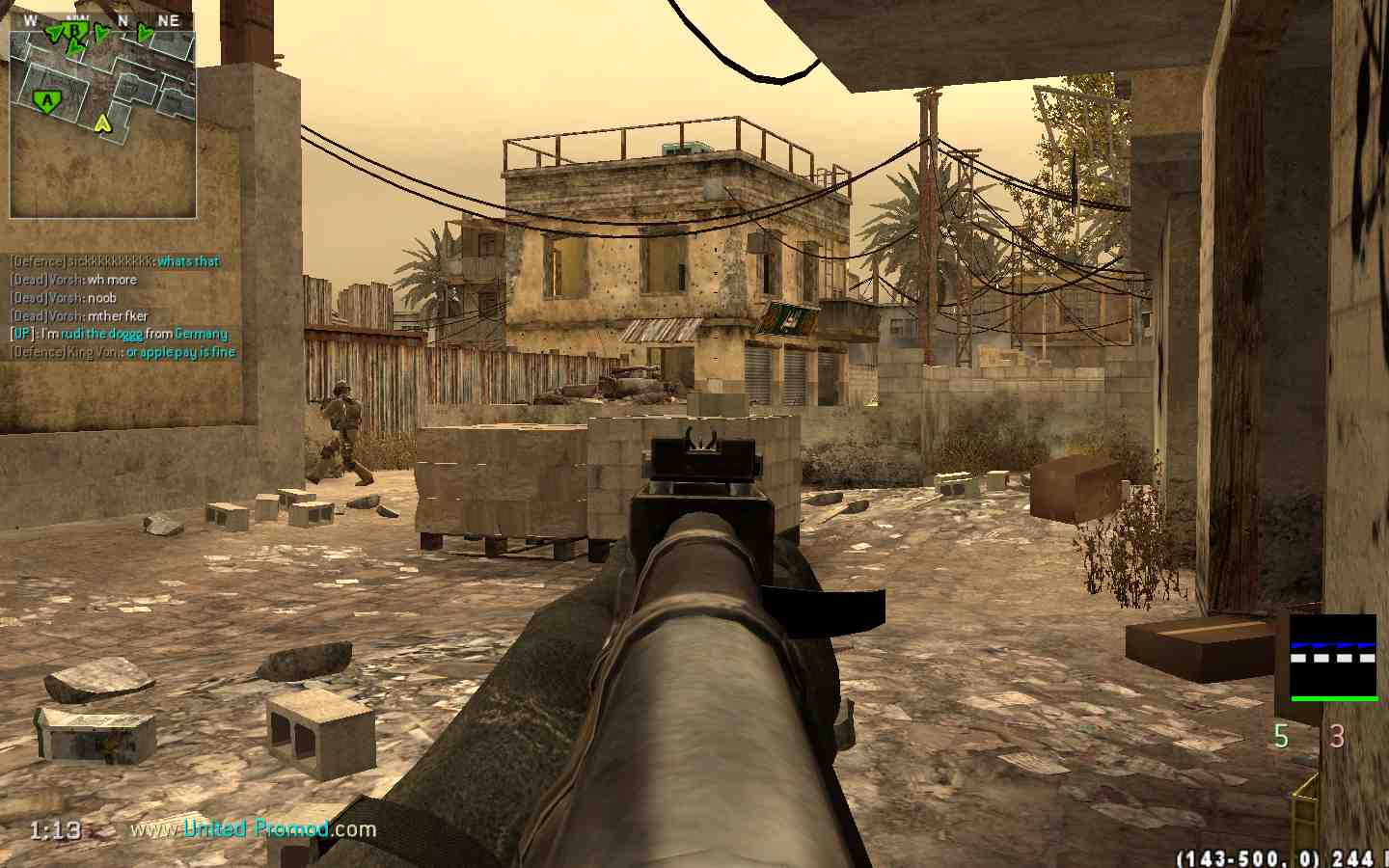Click the blue and green FPS graph box

pyautogui.click(x=1333, y=658)
